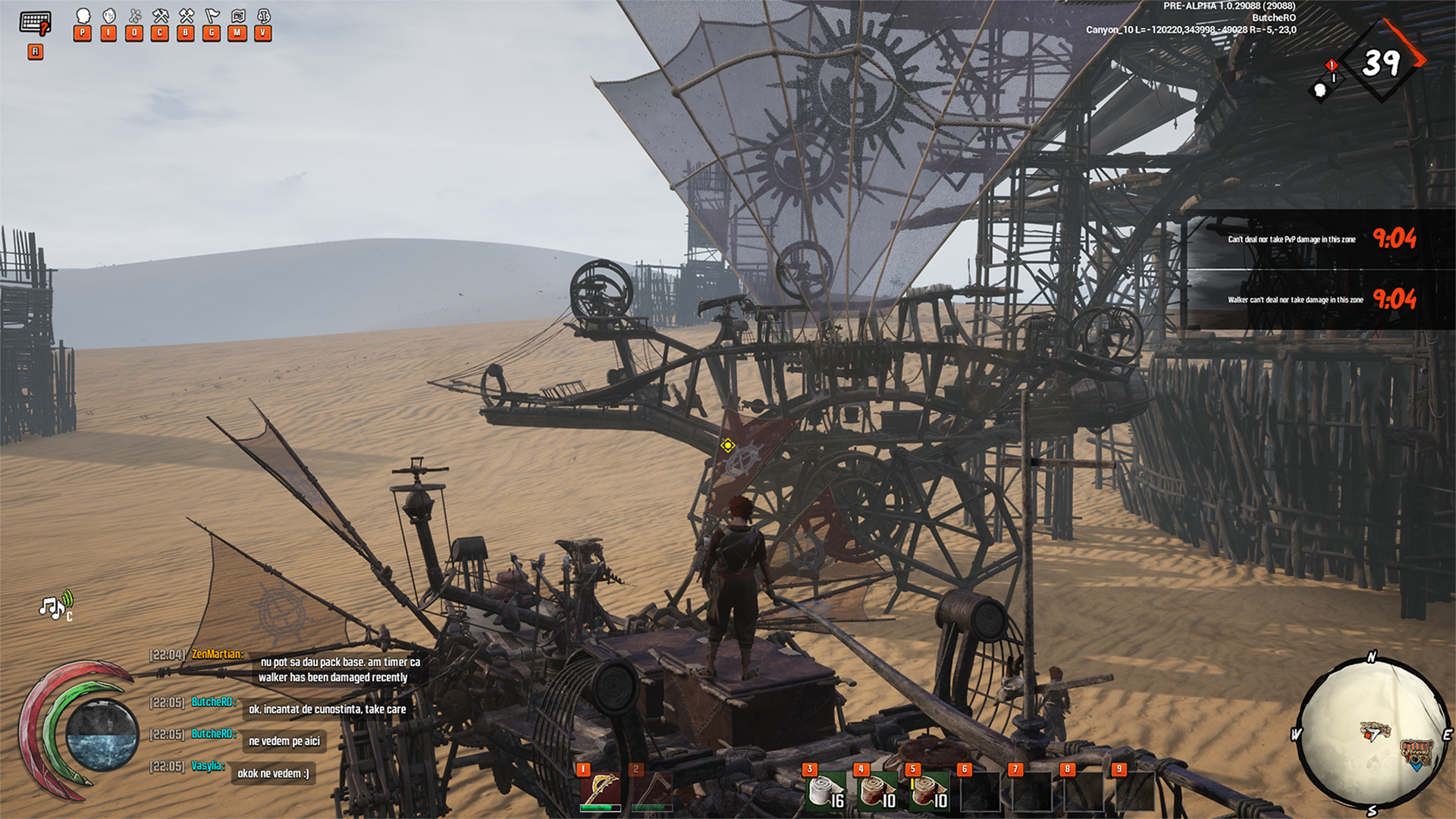Select the axe in hotbar slot 2
Viewport: 1456px width, 819px height.
tap(652, 789)
